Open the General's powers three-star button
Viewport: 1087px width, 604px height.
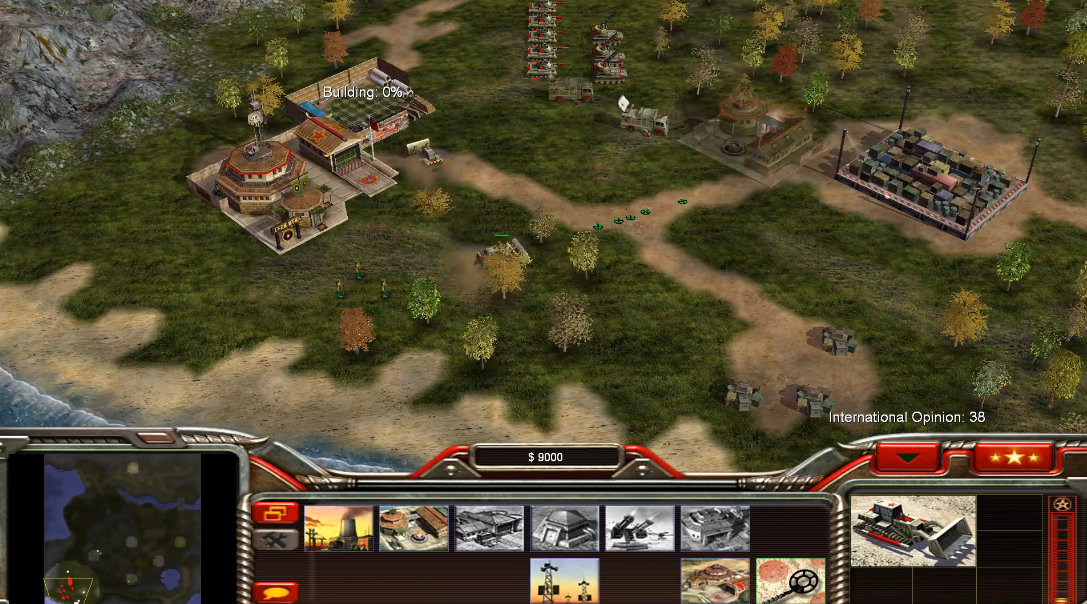pyautogui.click(x=1014, y=457)
